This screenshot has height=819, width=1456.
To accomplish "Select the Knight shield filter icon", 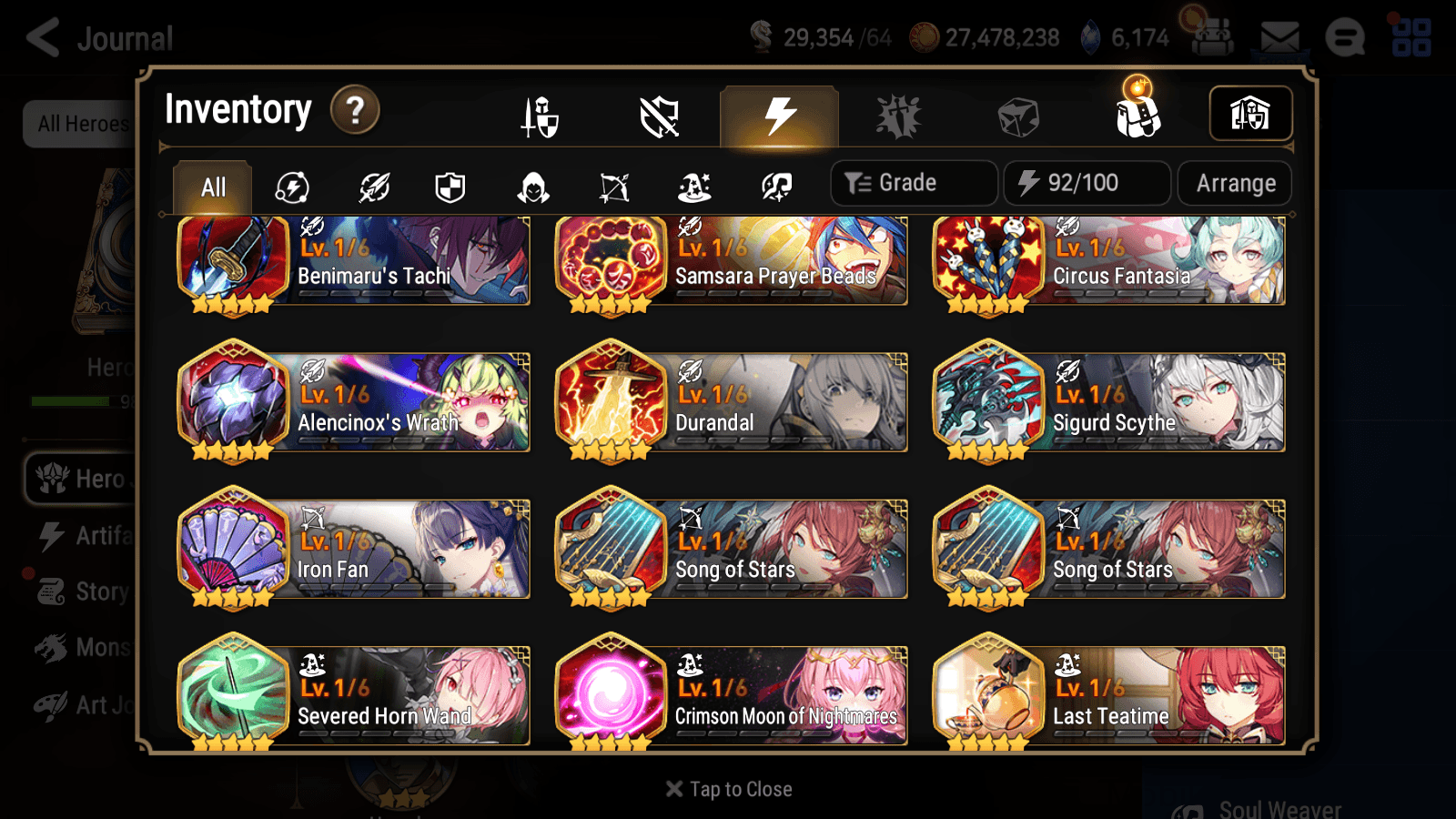I will 451,187.
